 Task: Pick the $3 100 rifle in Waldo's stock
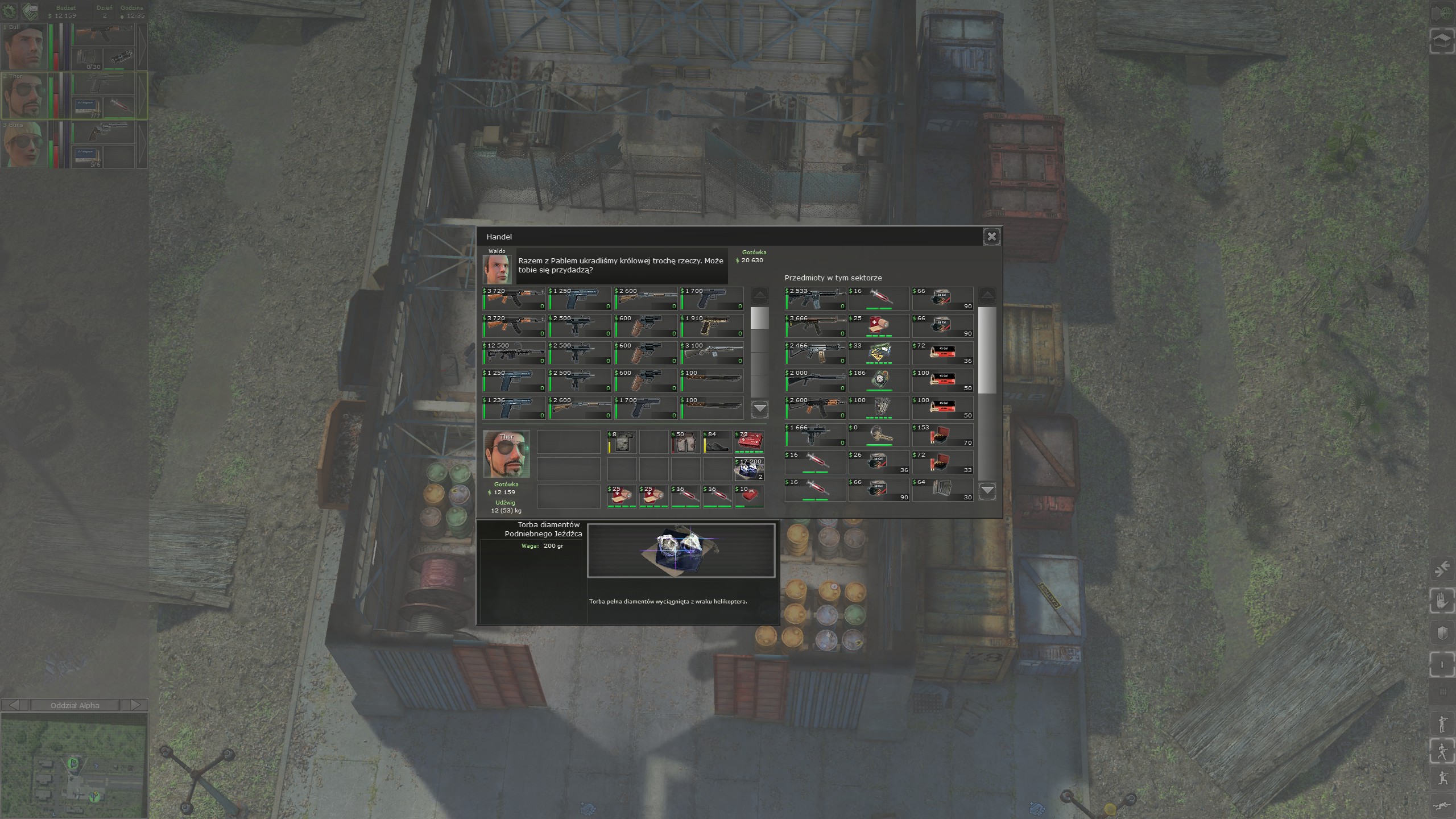(x=712, y=353)
